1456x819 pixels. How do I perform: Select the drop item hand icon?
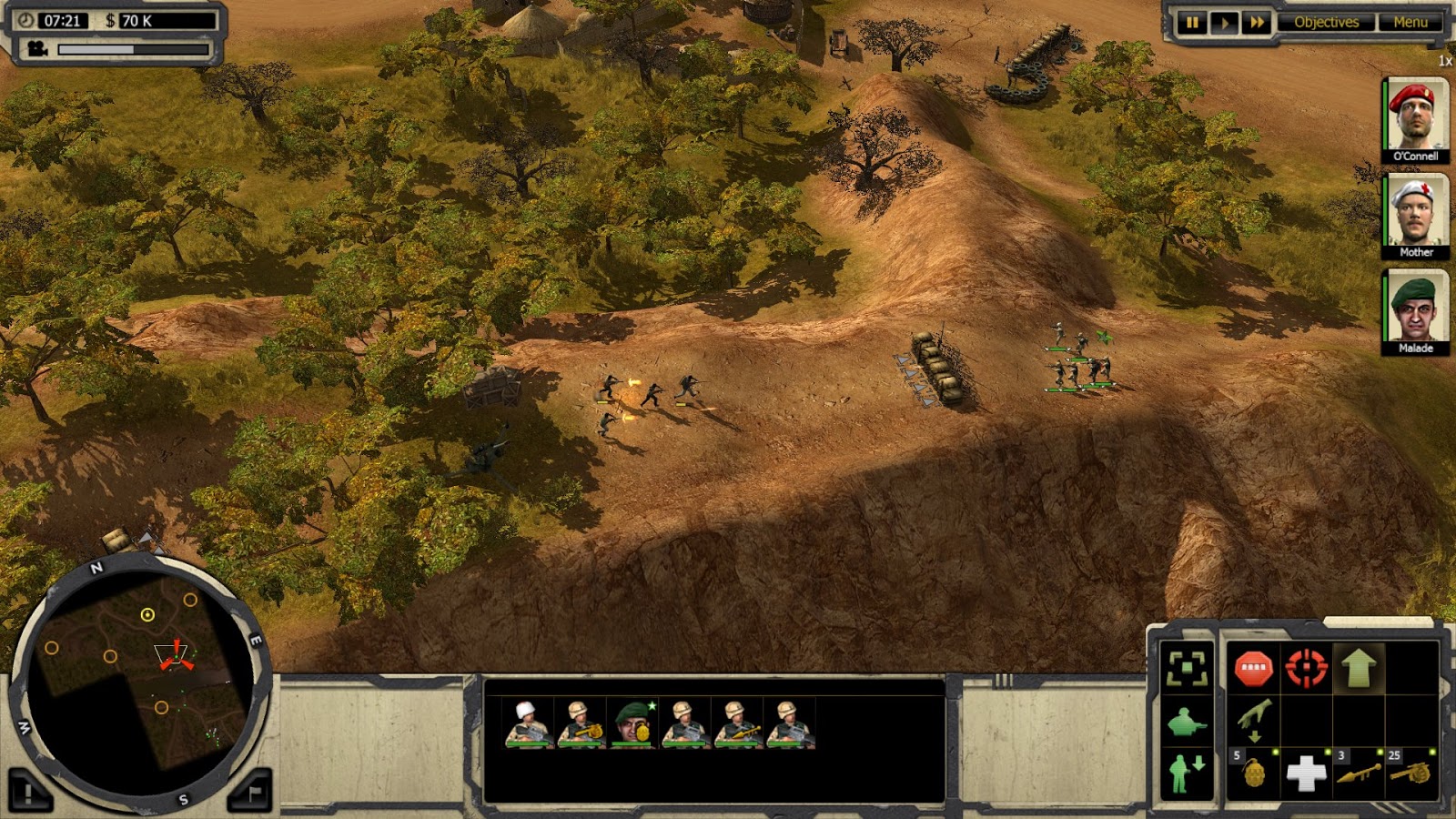1256,720
